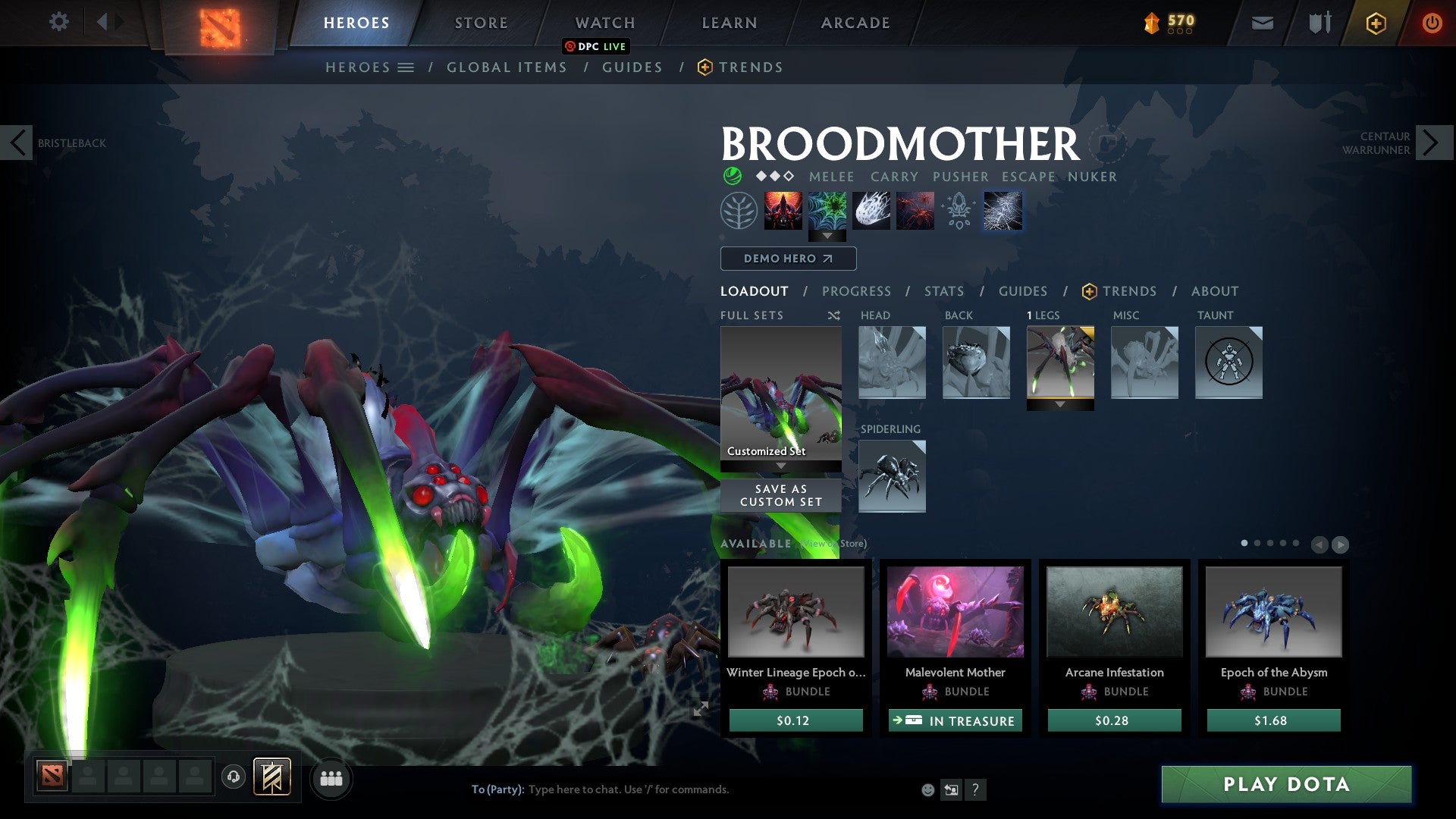
Task: Open the Spin Web style selector arrow
Action: point(827,237)
